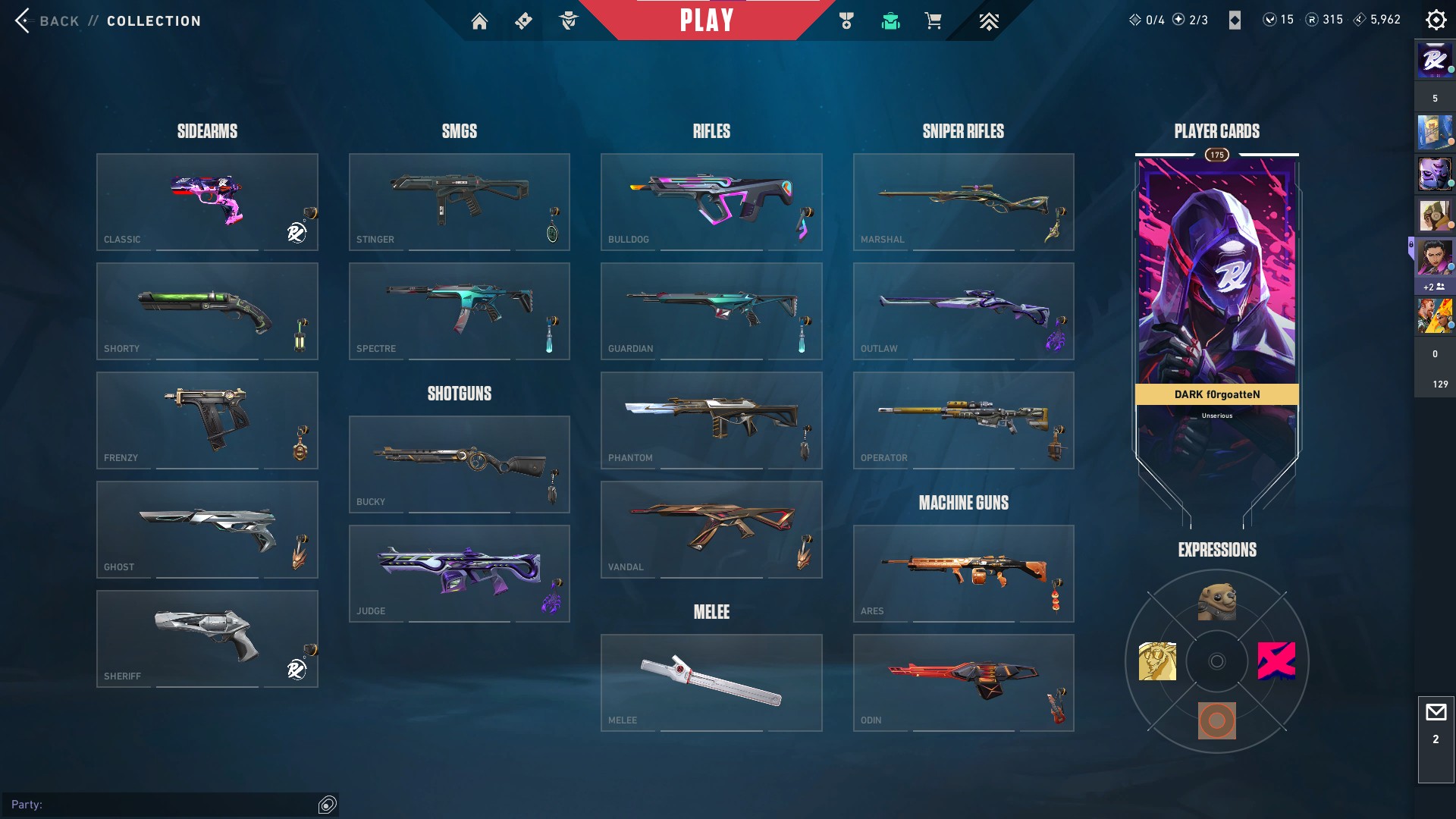Open the Spectre SMG skin slot

click(x=459, y=311)
